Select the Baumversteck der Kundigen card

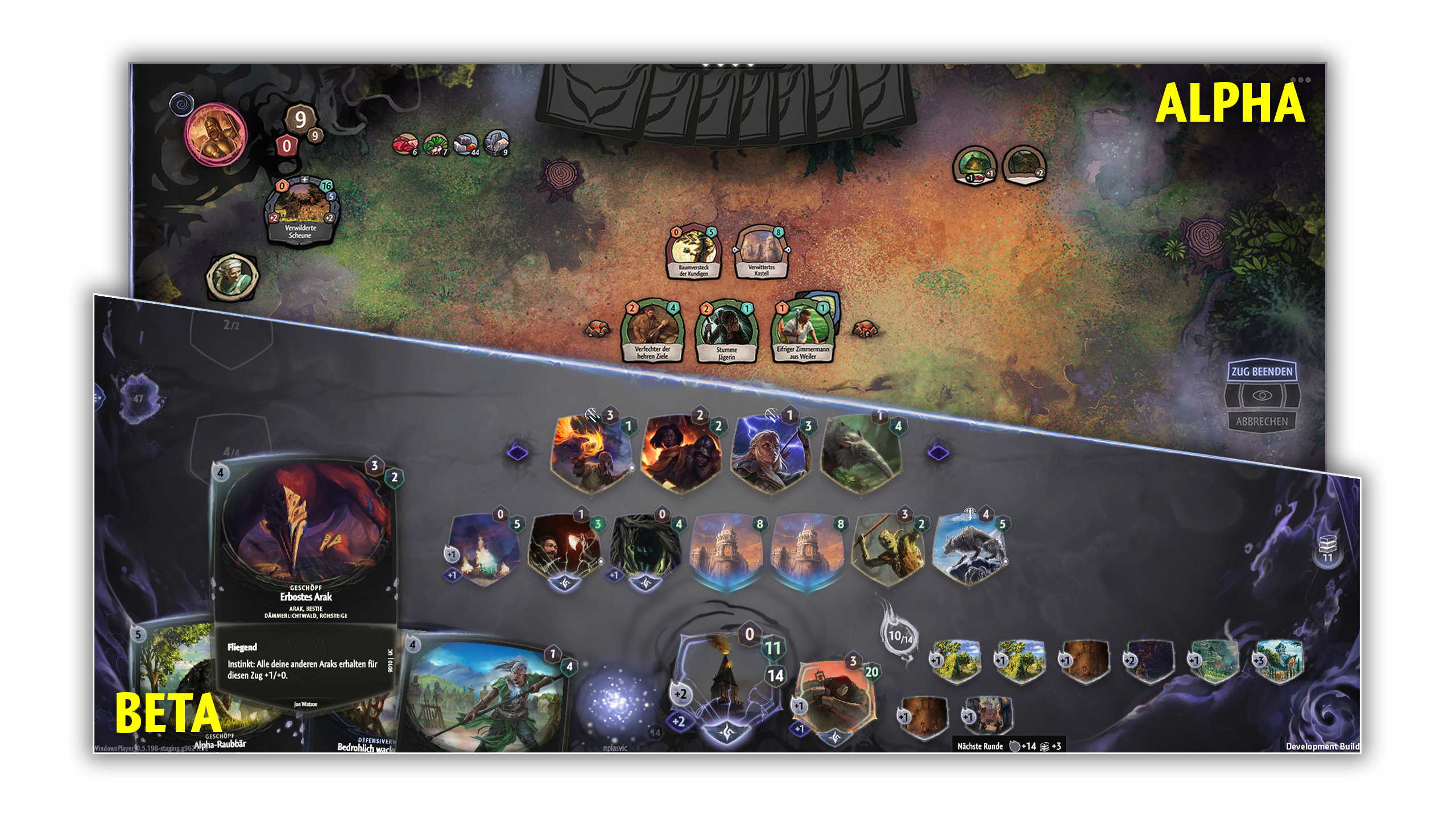tap(693, 253)
